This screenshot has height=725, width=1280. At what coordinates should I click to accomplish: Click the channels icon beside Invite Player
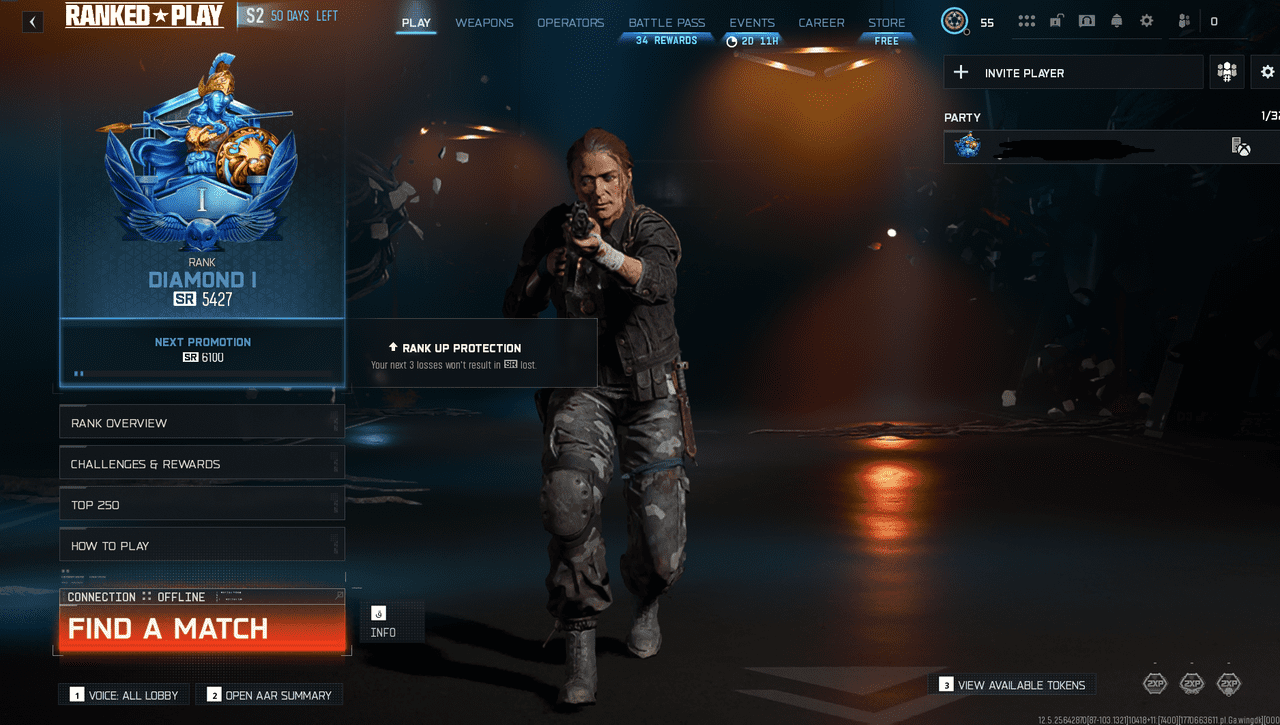(1226, 71)
